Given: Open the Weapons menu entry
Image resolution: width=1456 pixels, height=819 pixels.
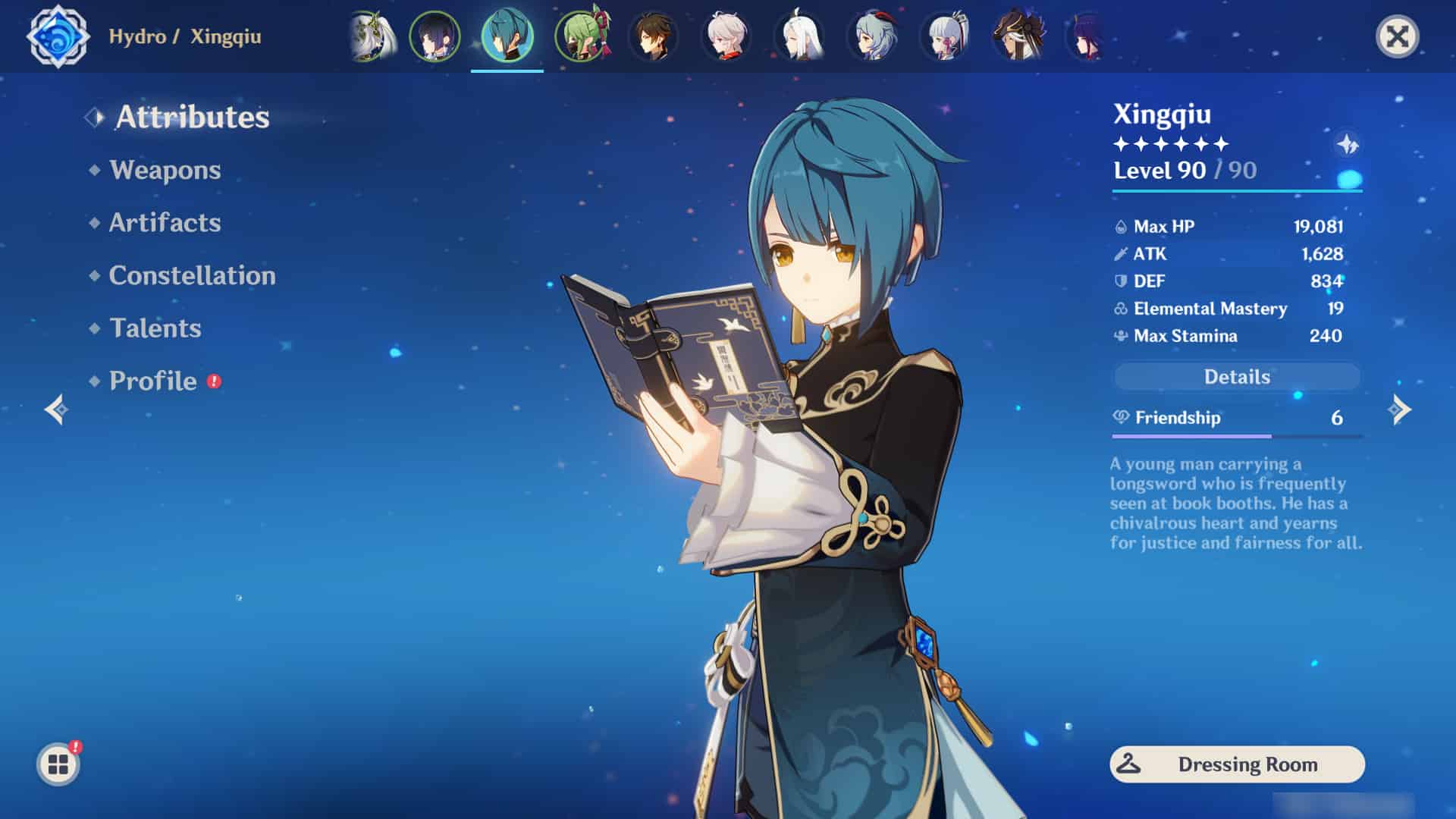Looking at the screenshot, I should click(165, 170).
